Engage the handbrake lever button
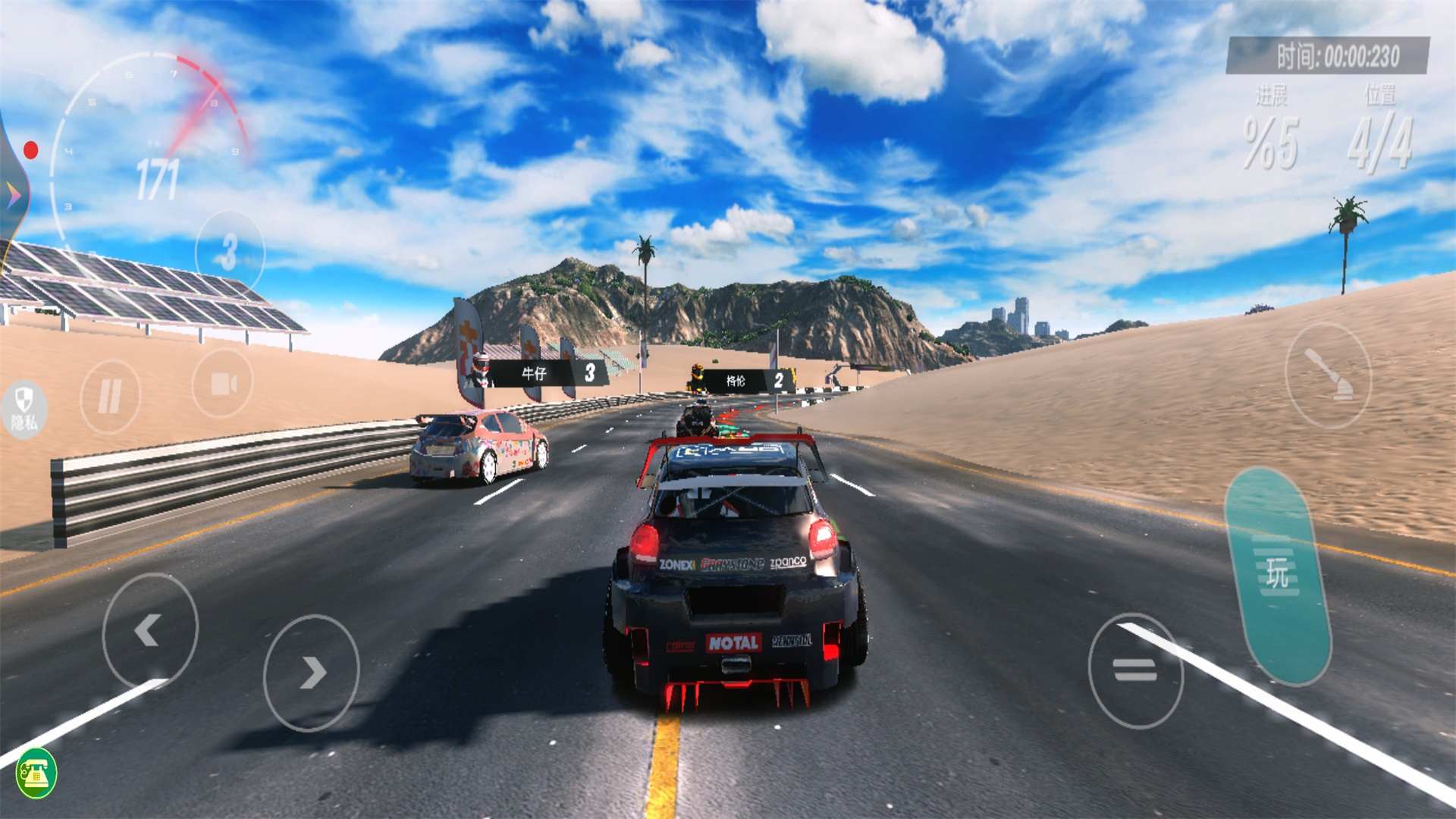Image resolution: width=1456 pixels, height=819 pixels. pos(1328,375)
